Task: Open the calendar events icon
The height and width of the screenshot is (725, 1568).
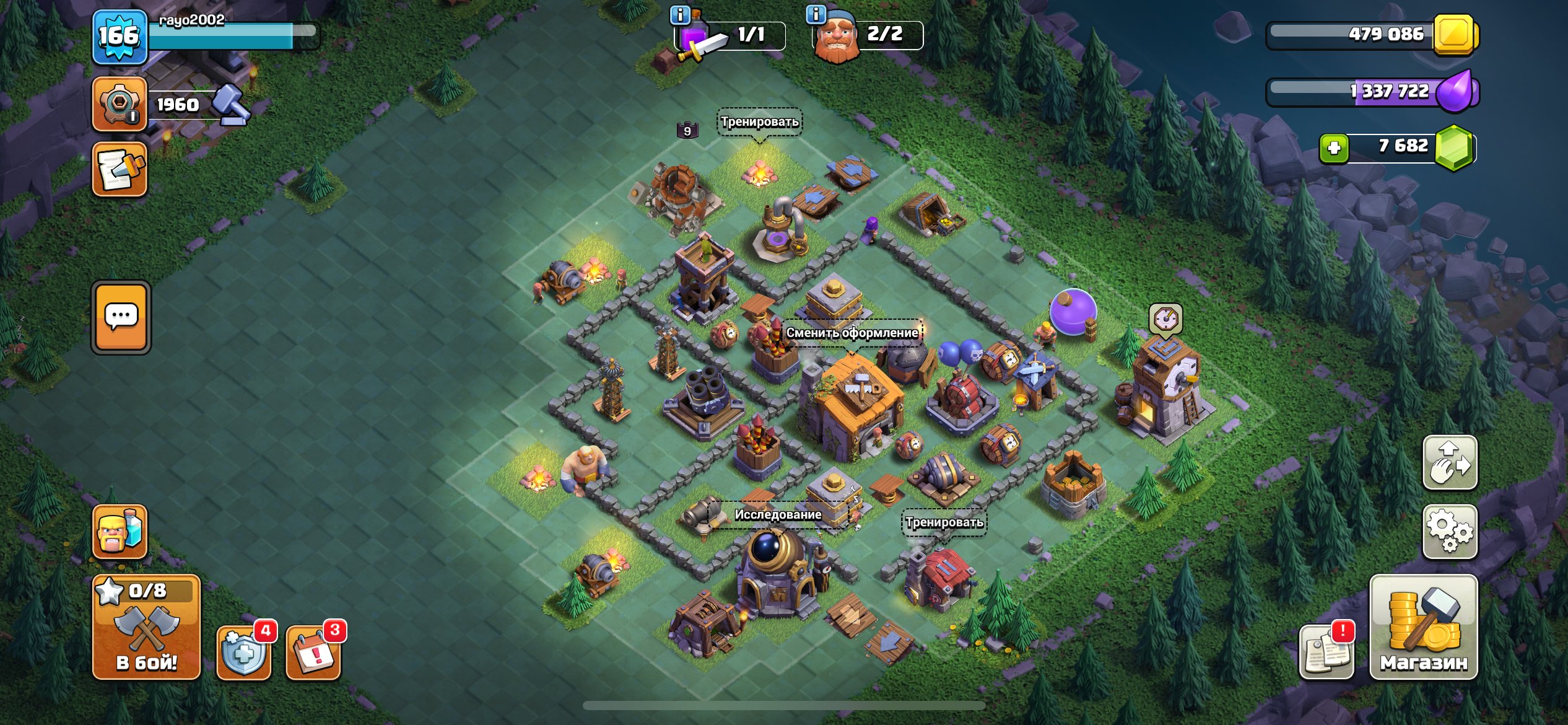Action: 313,652
